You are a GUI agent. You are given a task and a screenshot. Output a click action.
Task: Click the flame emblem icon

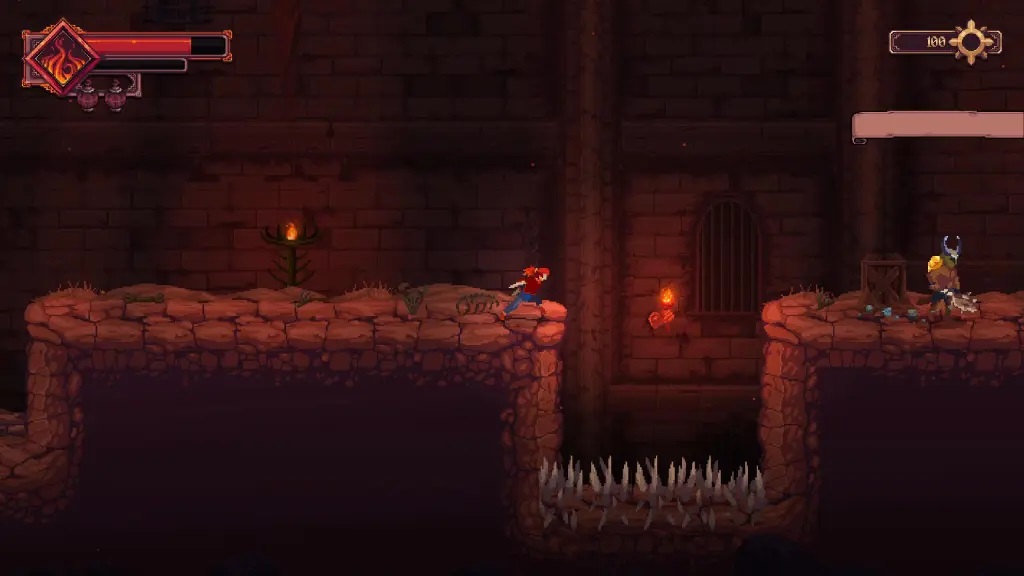pos(62,58)
